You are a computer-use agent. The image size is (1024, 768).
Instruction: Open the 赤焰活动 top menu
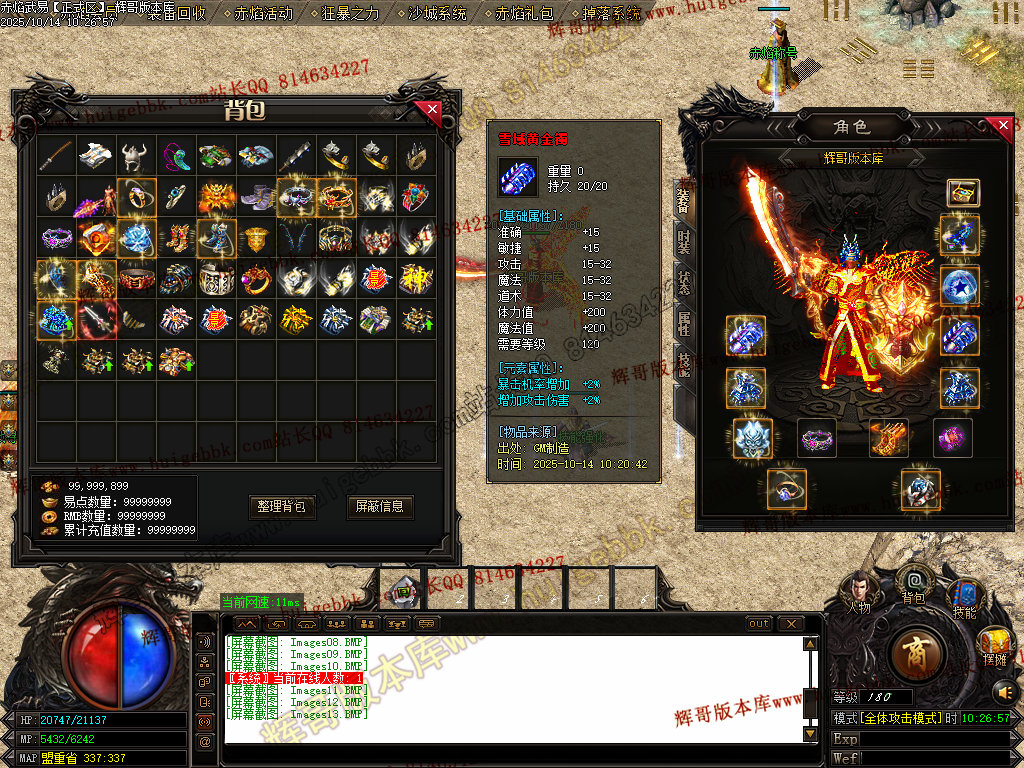tap(263, 14)
